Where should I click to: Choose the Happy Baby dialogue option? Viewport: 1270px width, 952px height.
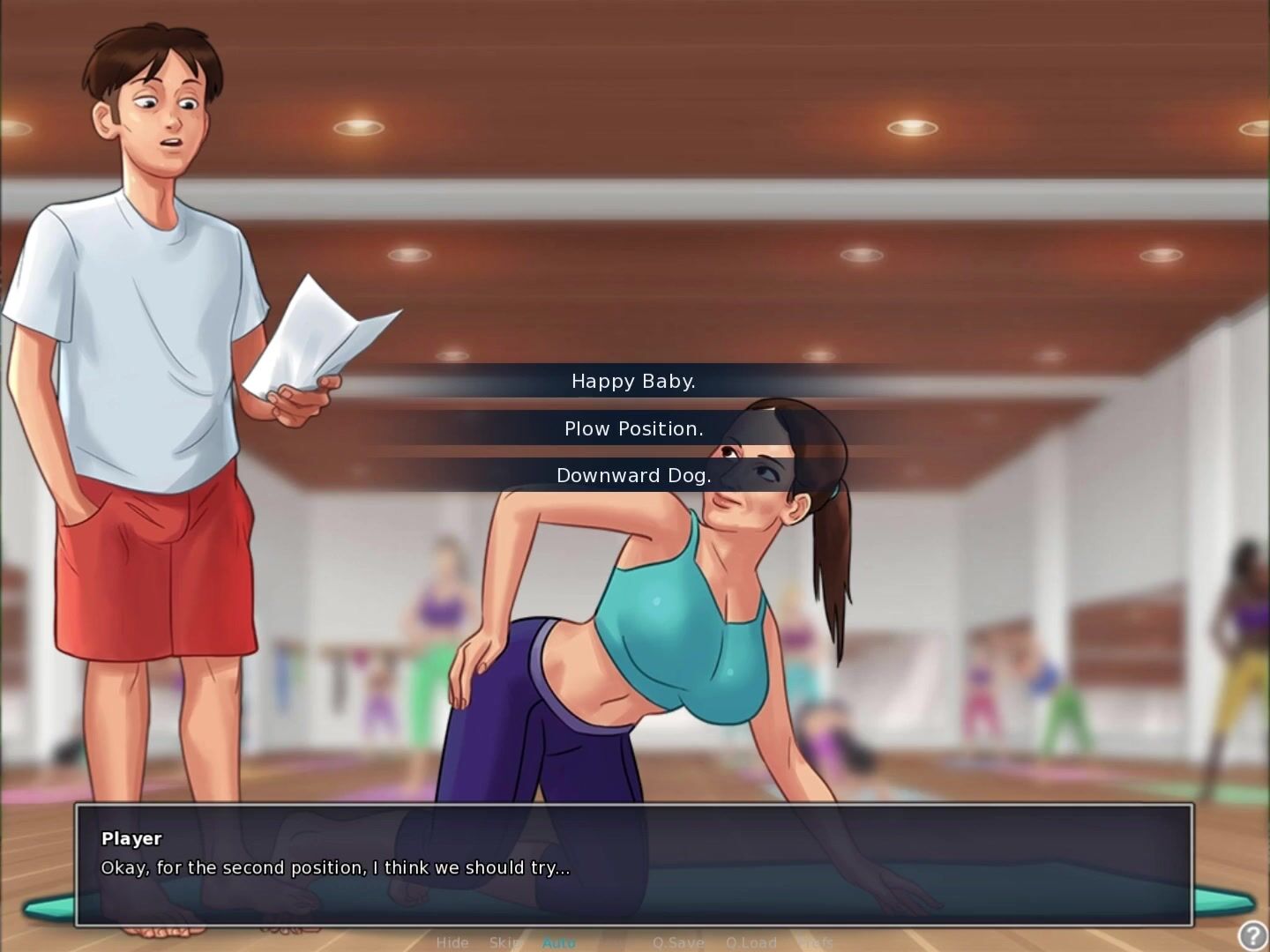633,382
